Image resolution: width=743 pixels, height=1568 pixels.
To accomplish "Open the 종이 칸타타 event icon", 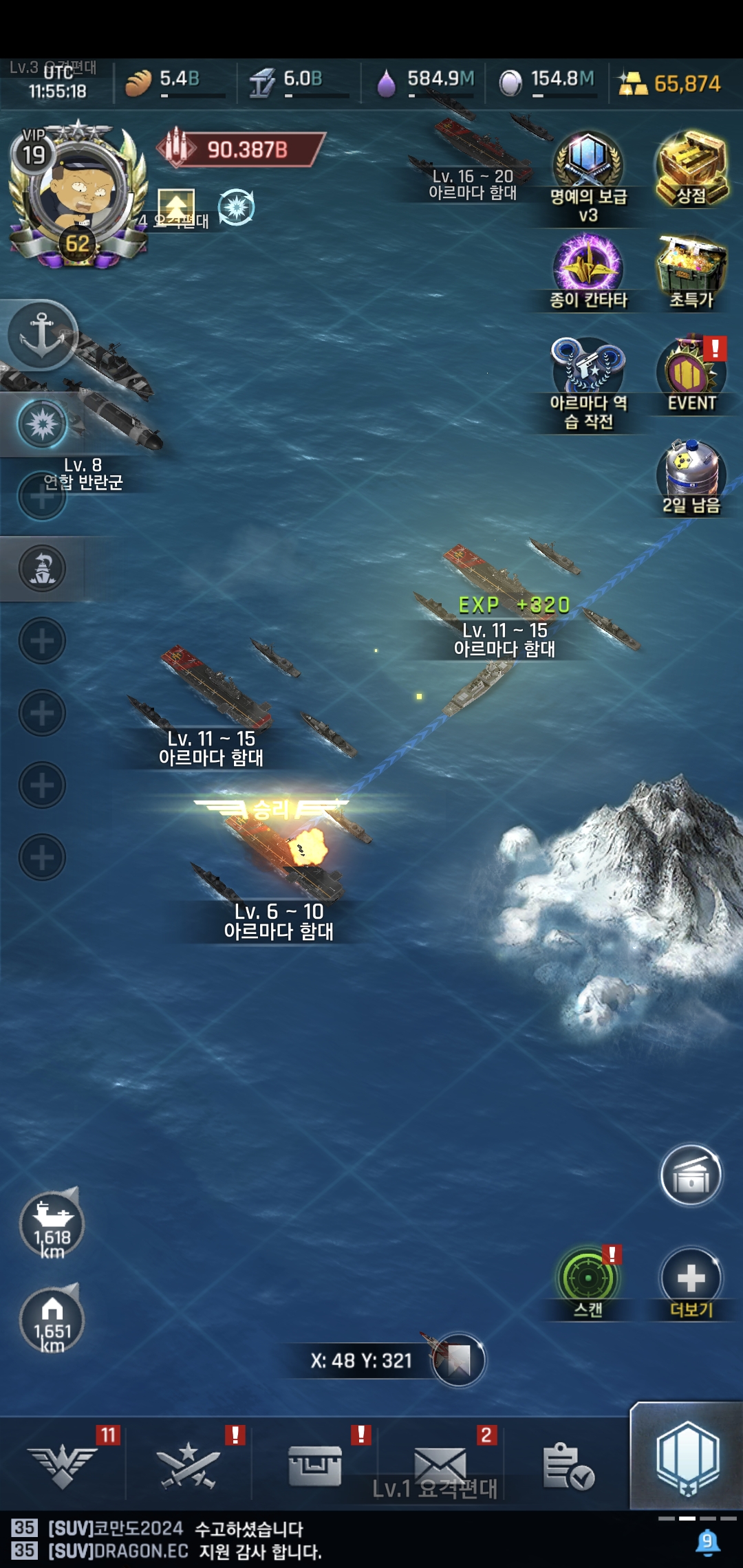I will pyautogui.click(x=588, y=268).
